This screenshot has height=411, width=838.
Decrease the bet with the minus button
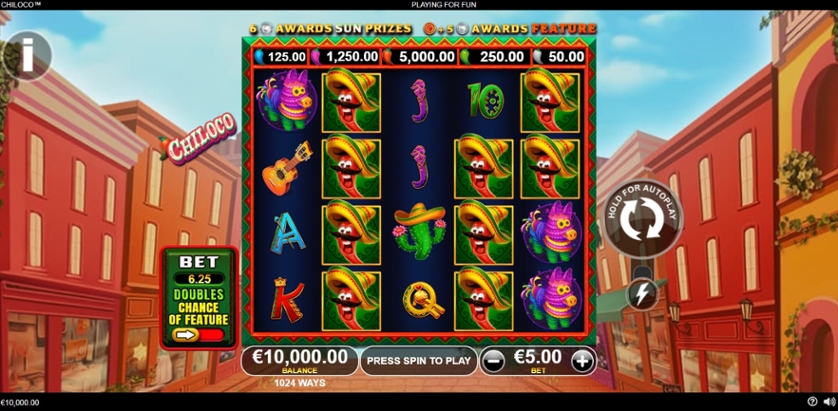pos(493,360)
